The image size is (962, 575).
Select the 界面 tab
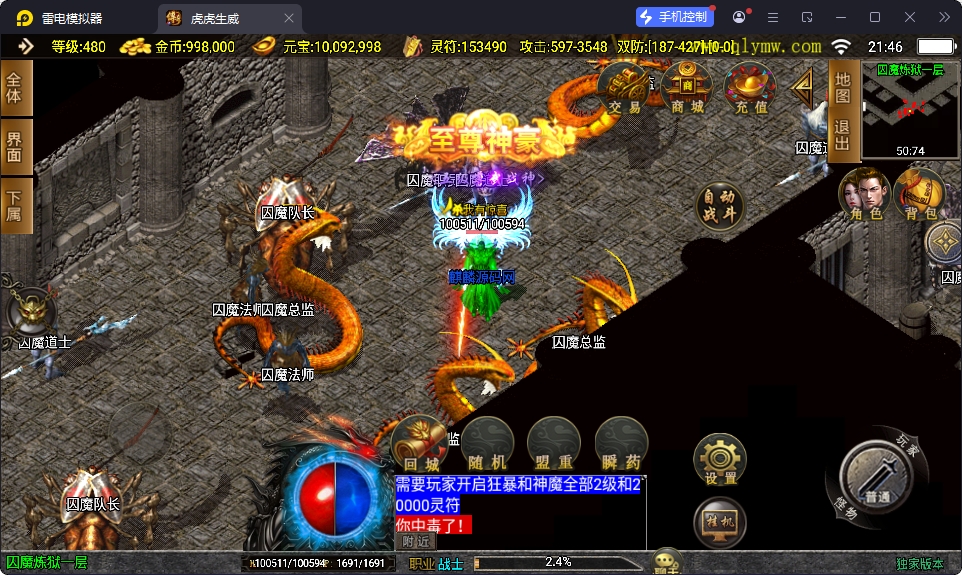pyautogui.click(x=15, y=146)
